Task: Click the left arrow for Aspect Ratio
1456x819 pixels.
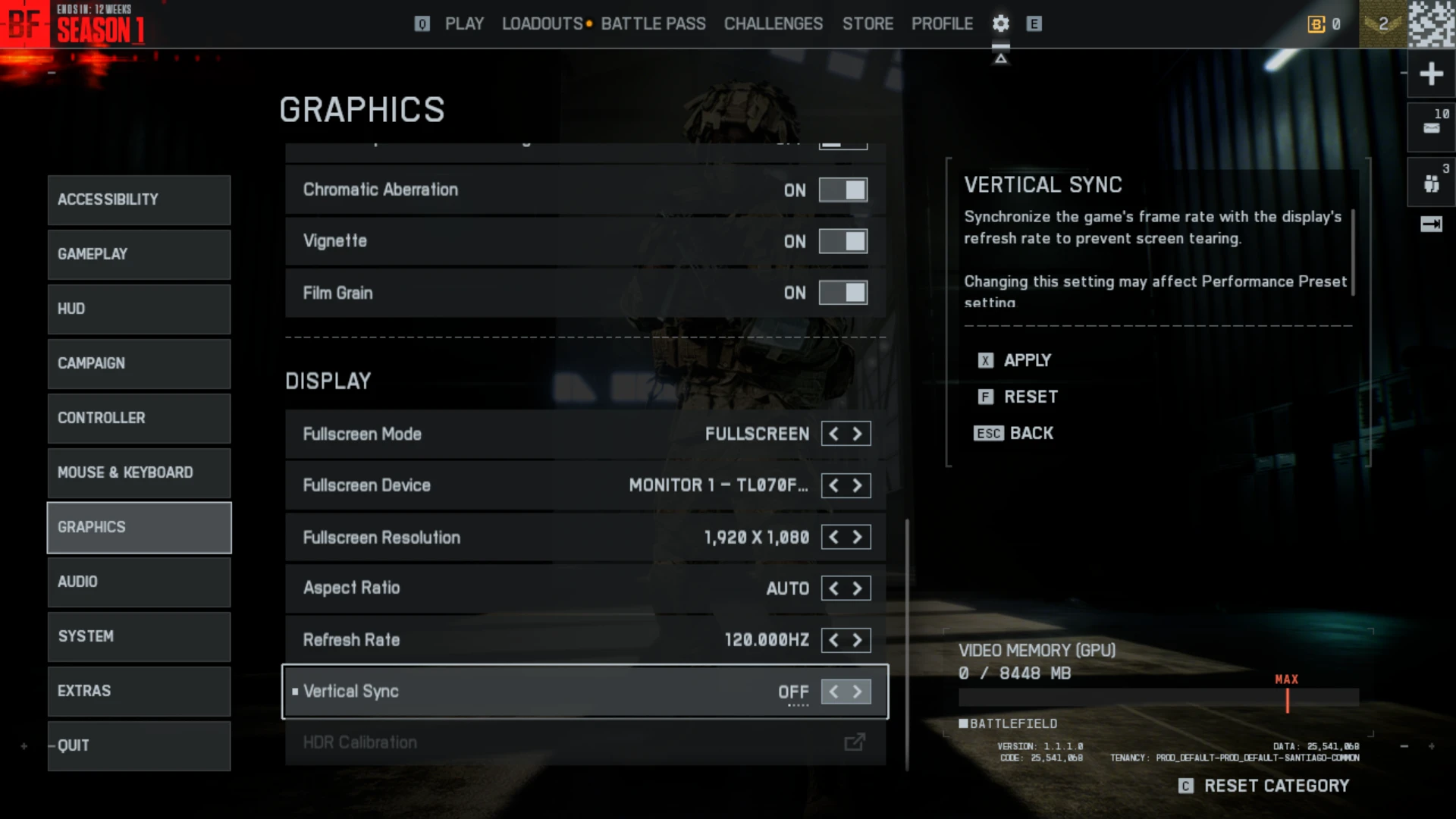Action: point(833,588)
